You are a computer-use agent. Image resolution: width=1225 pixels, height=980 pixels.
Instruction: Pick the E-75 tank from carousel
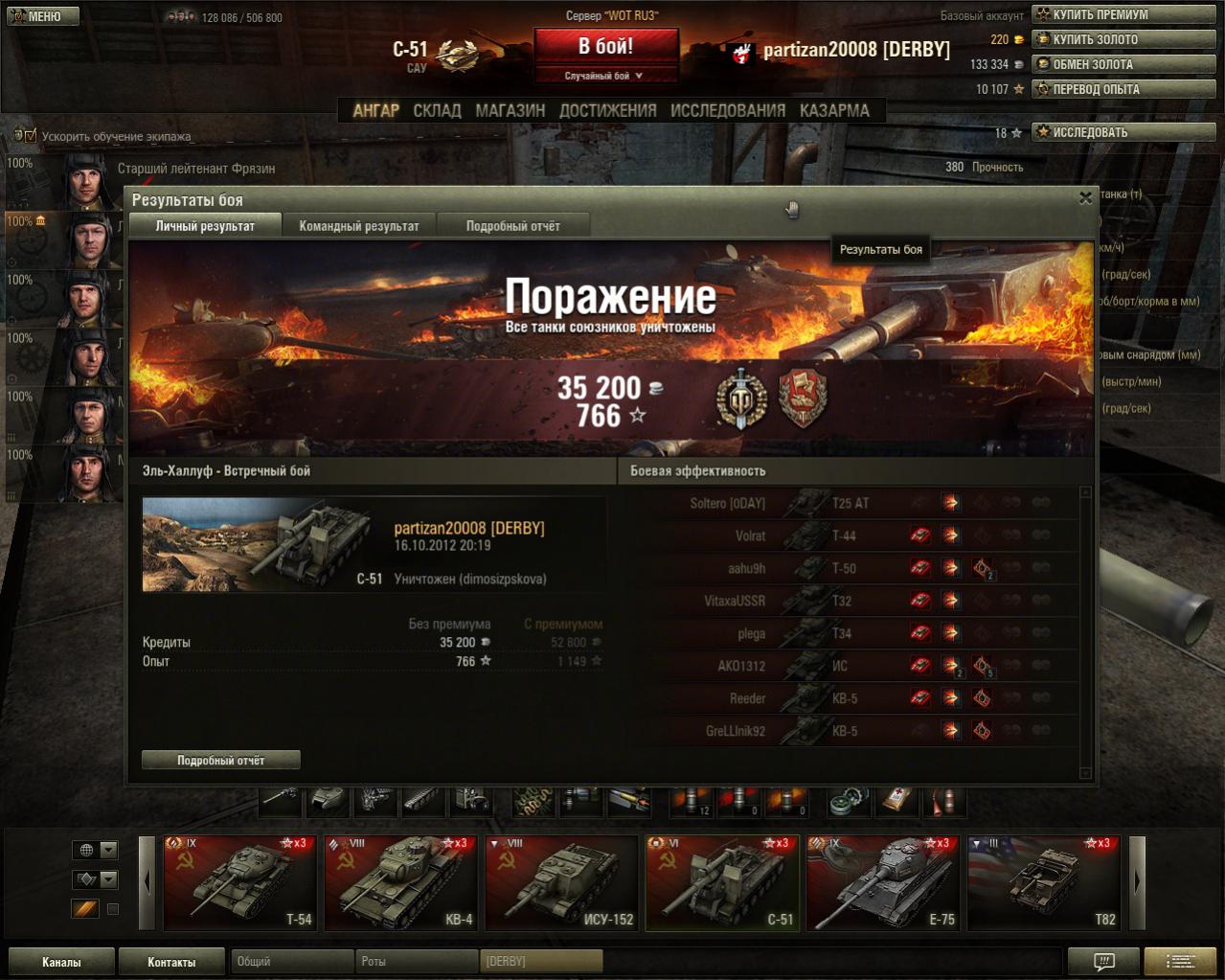coord(882,882)
